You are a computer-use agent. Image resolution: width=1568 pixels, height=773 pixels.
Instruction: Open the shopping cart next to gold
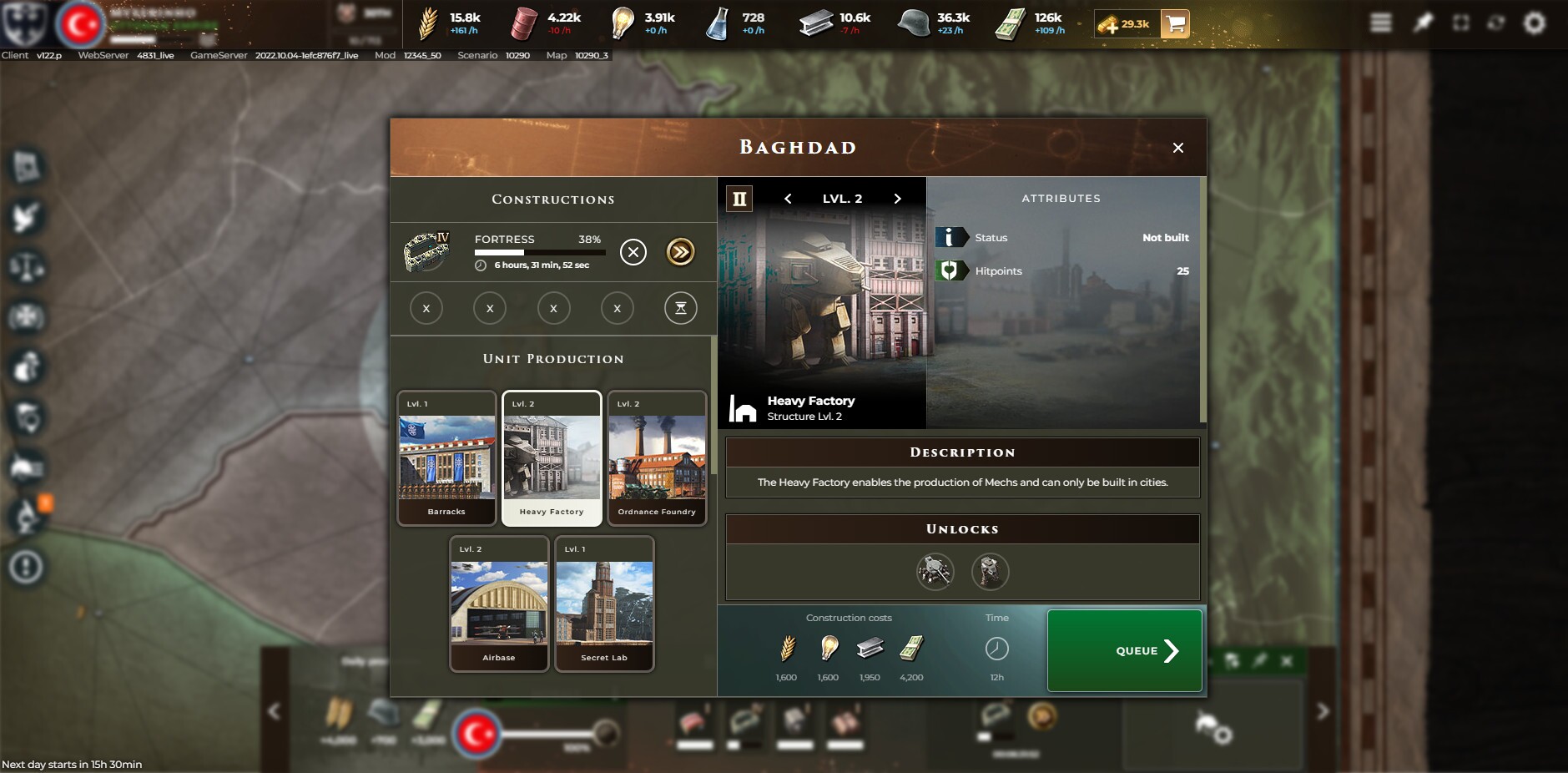[x=1175, y=25]
